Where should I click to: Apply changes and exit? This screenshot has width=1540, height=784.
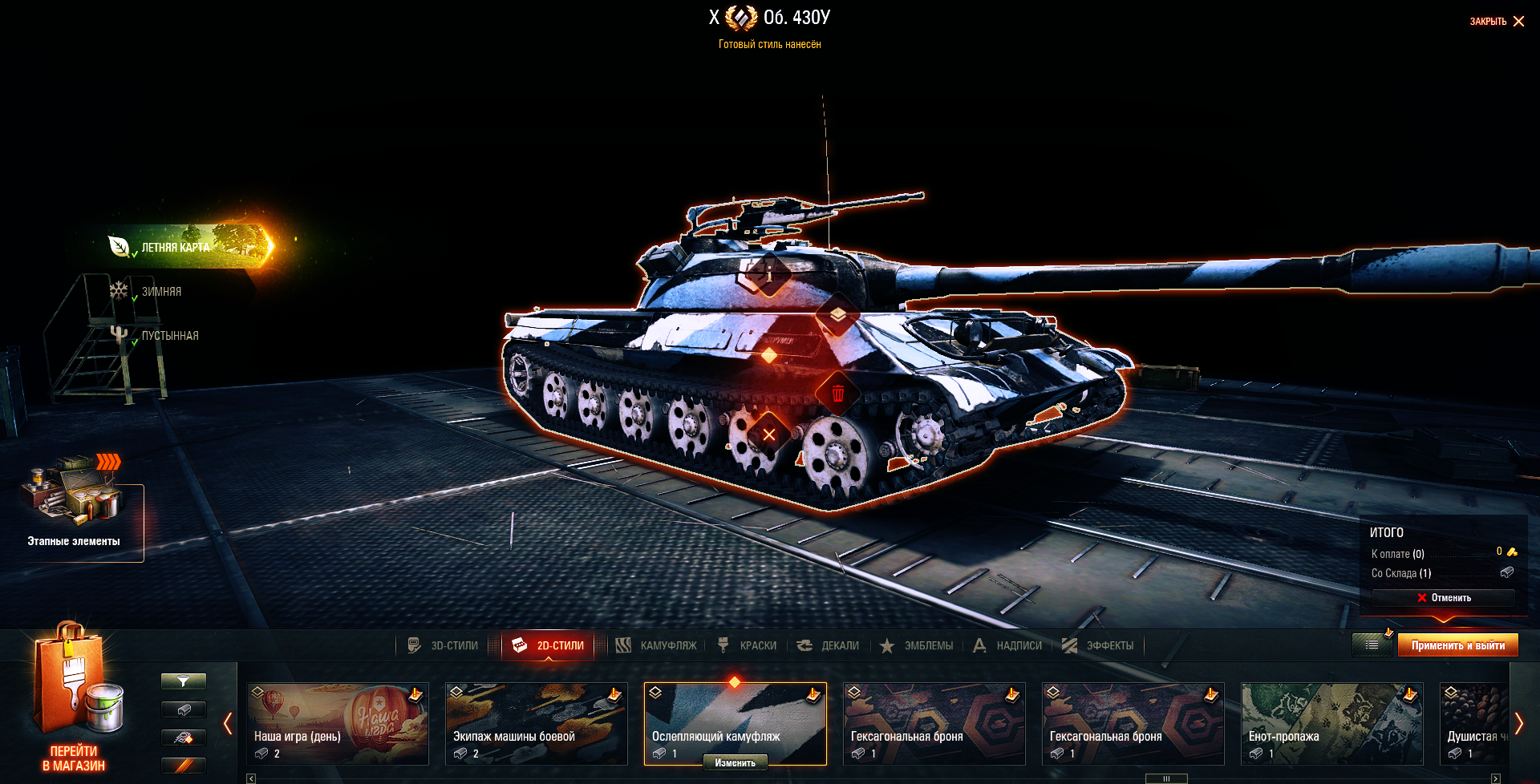(x=1457, y=645)
